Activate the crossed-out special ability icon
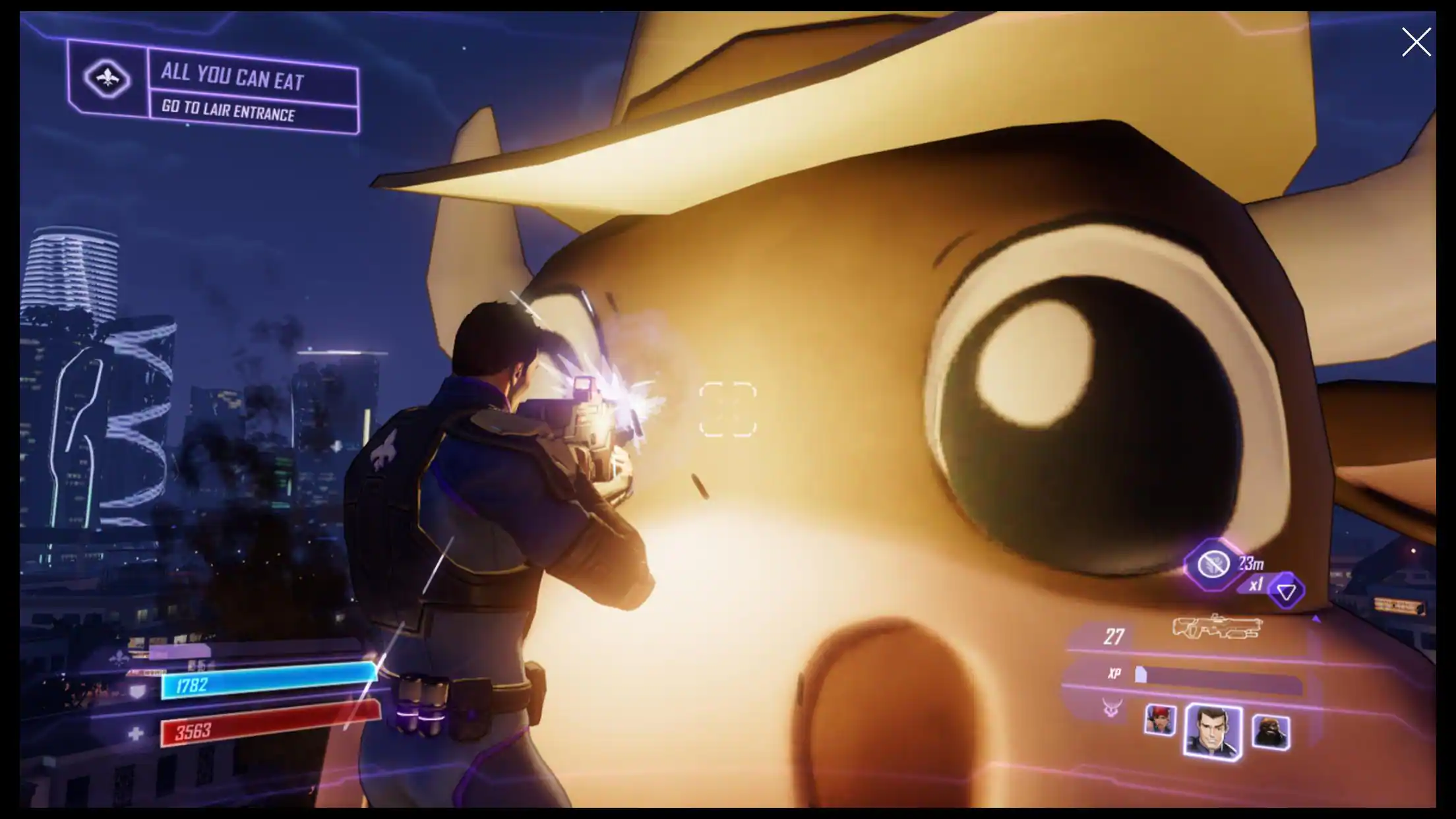Screen dimensions: 1456x819 (x=1213, y=564)
